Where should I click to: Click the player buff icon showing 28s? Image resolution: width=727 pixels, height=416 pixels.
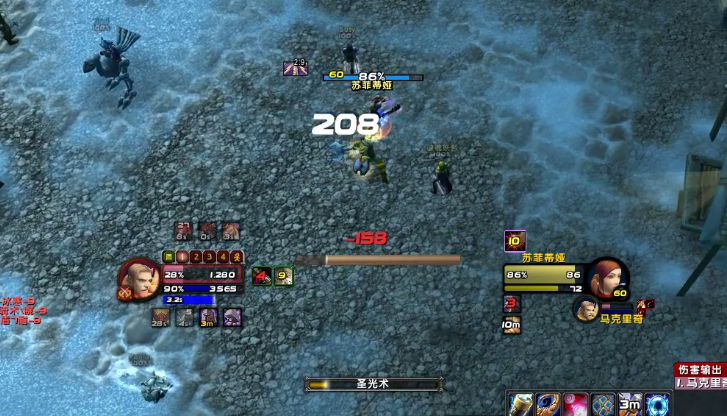coord(160,317)
